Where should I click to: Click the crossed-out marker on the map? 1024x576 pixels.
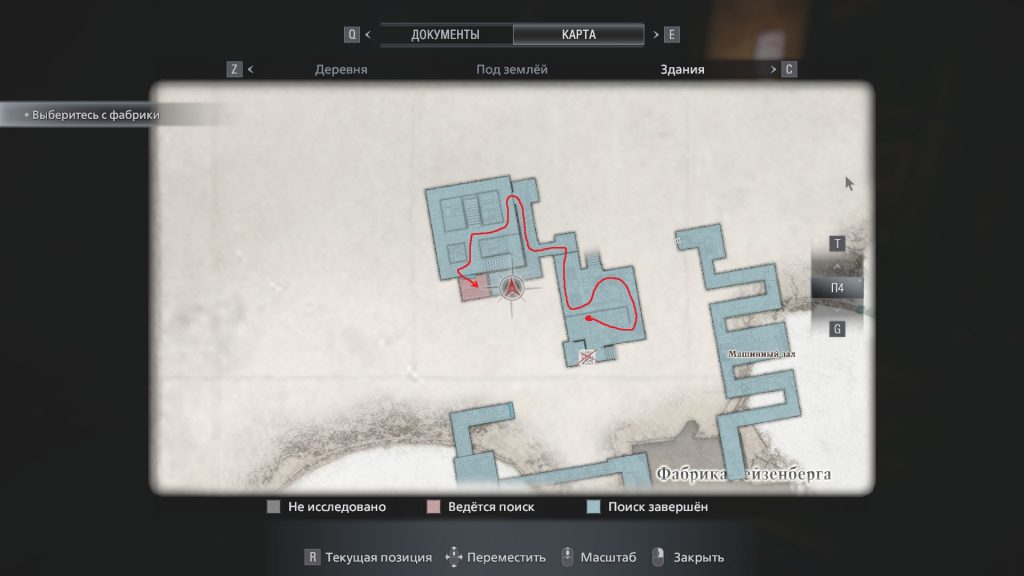coord(587,355)
